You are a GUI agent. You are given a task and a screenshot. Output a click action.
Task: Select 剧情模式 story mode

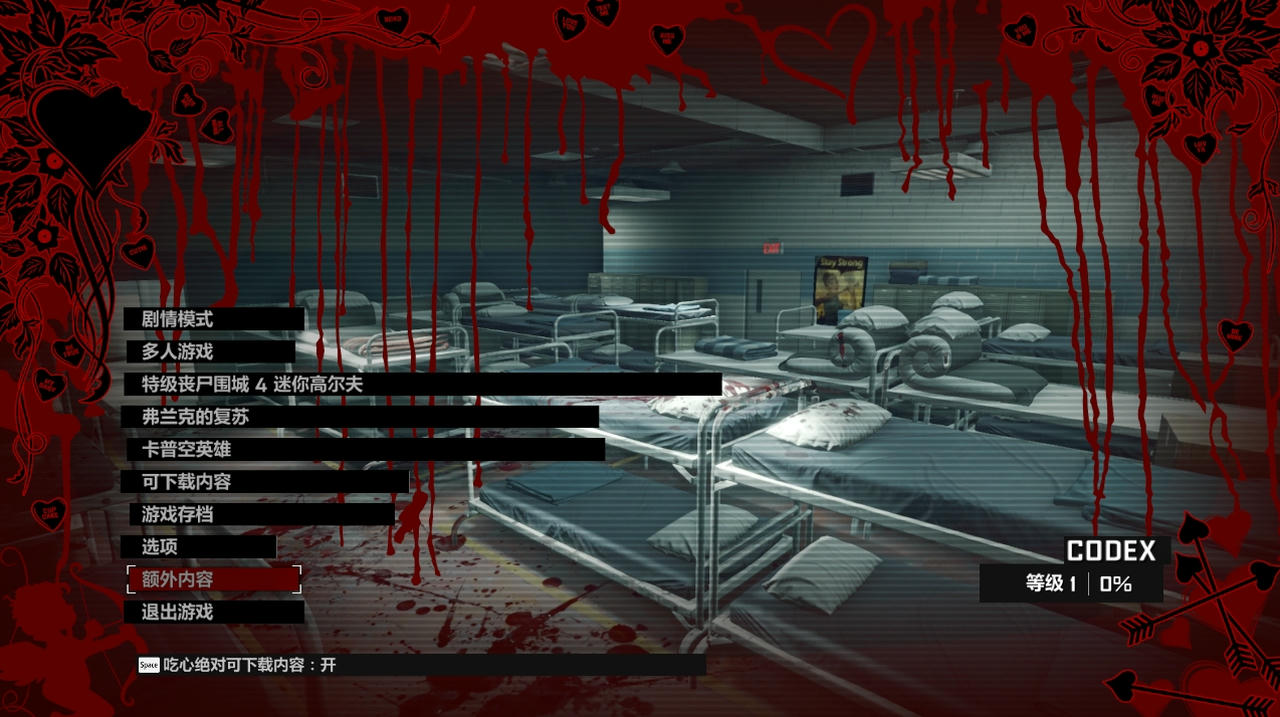(x=178, y=320)
